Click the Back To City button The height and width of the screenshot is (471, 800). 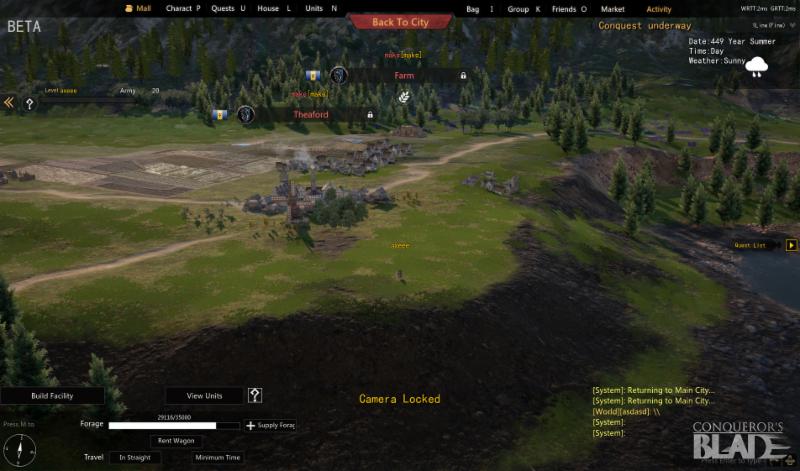point(400,21)
